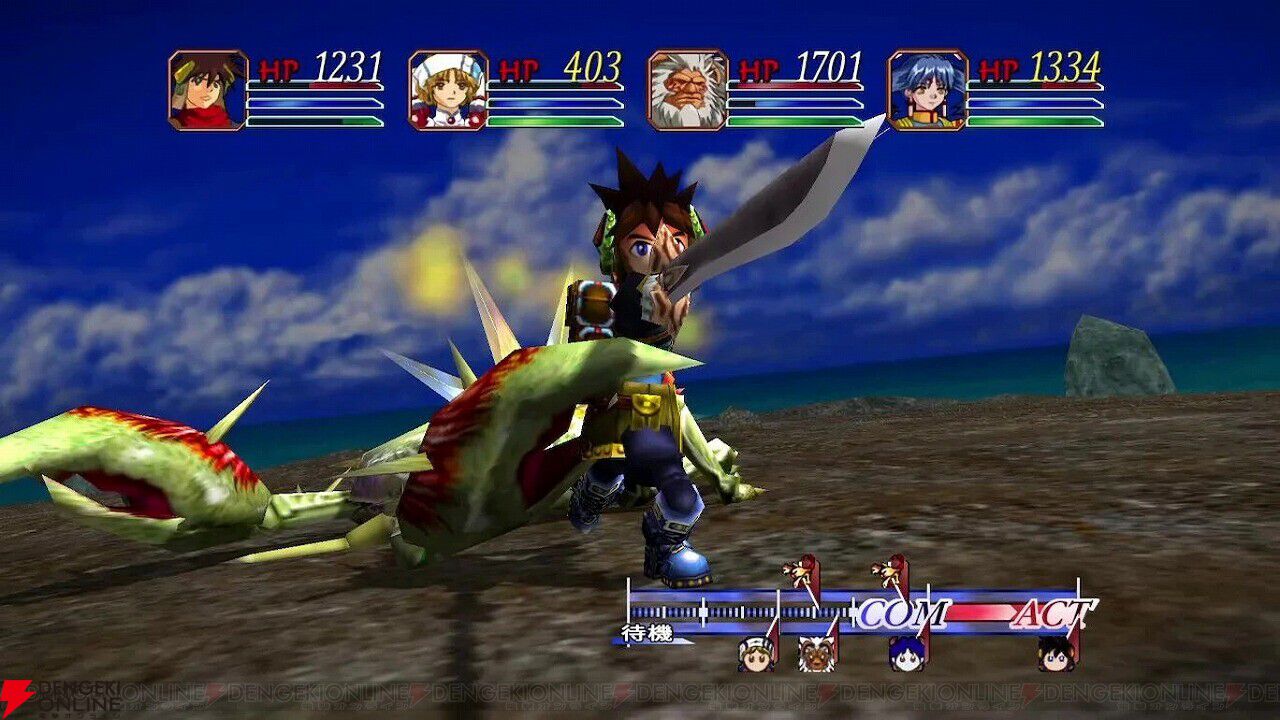Select Justin's portrait in the party status bar
This screenshot has width=1280, height=720.
(x=208, y=90)
